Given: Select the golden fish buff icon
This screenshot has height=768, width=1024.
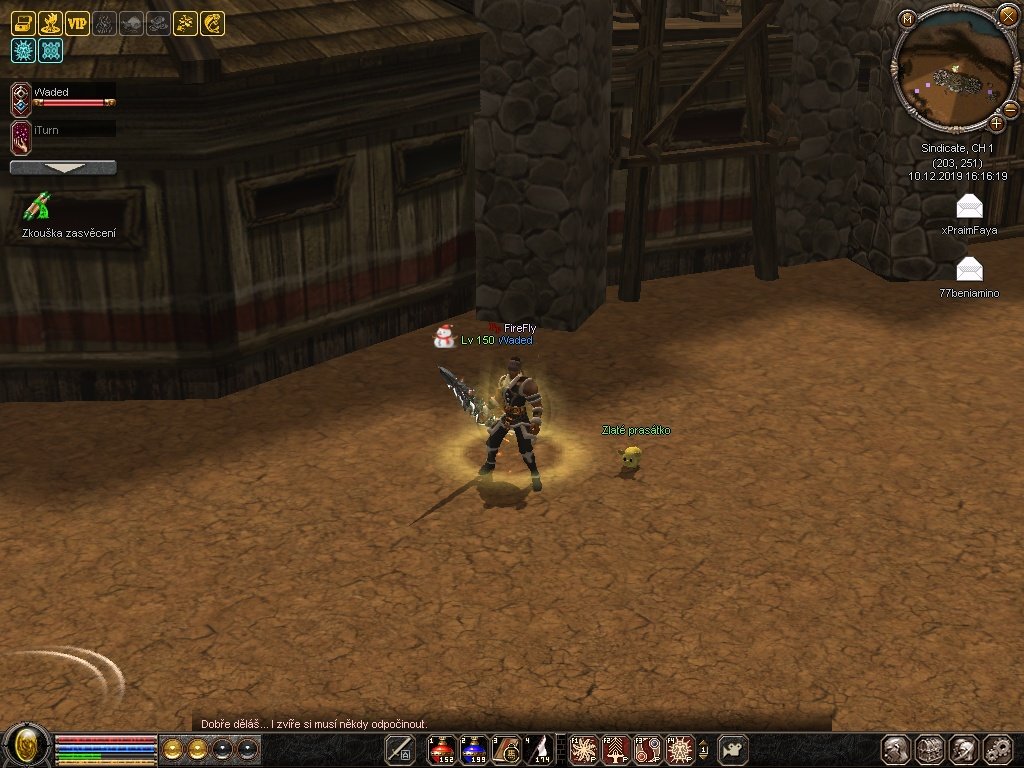Looking at the screenshot, I should click(212, 24).
